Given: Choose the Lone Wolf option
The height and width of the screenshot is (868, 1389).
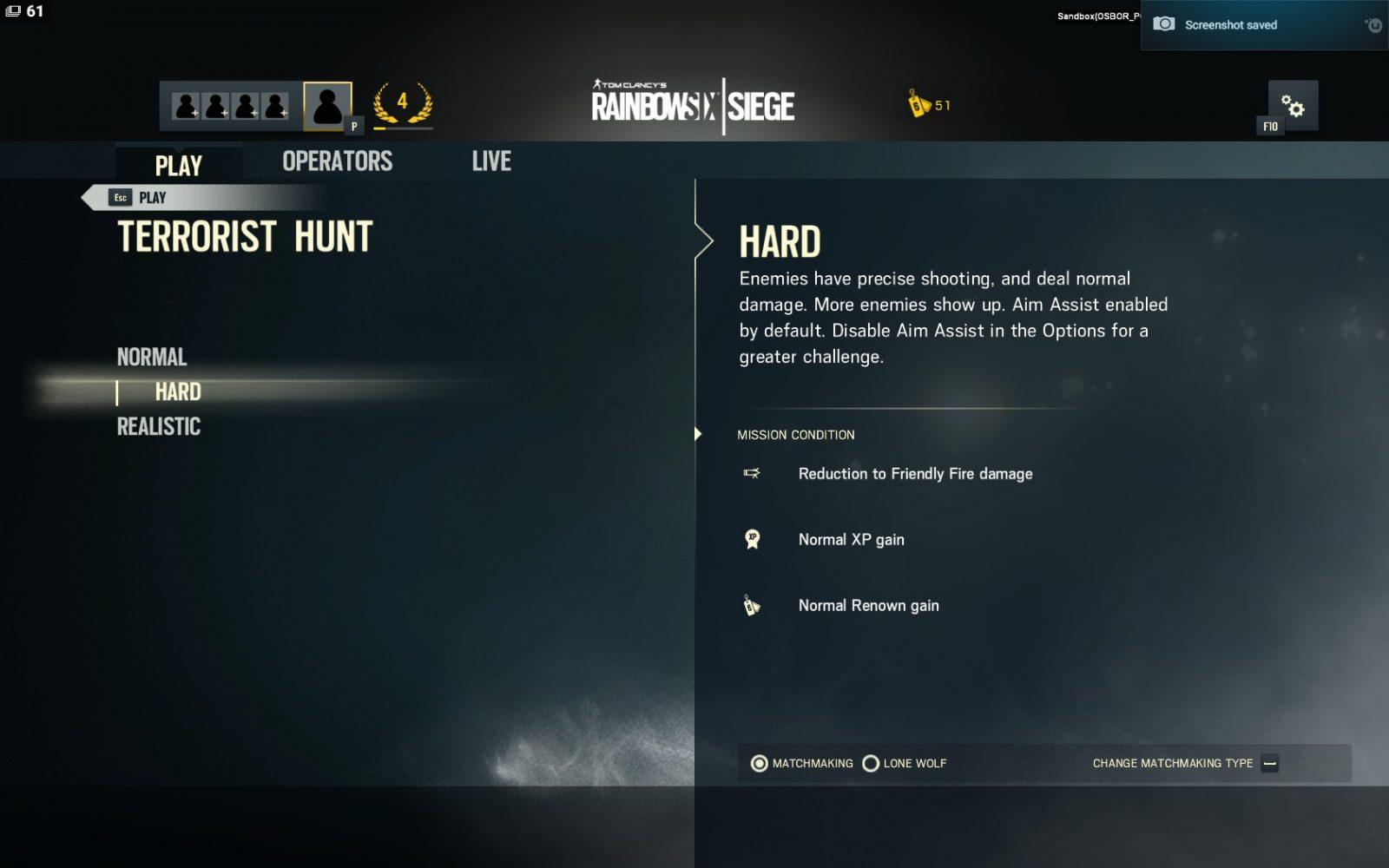Looking at the screenshot, I should pyautogui.click(x=871, y=764).
